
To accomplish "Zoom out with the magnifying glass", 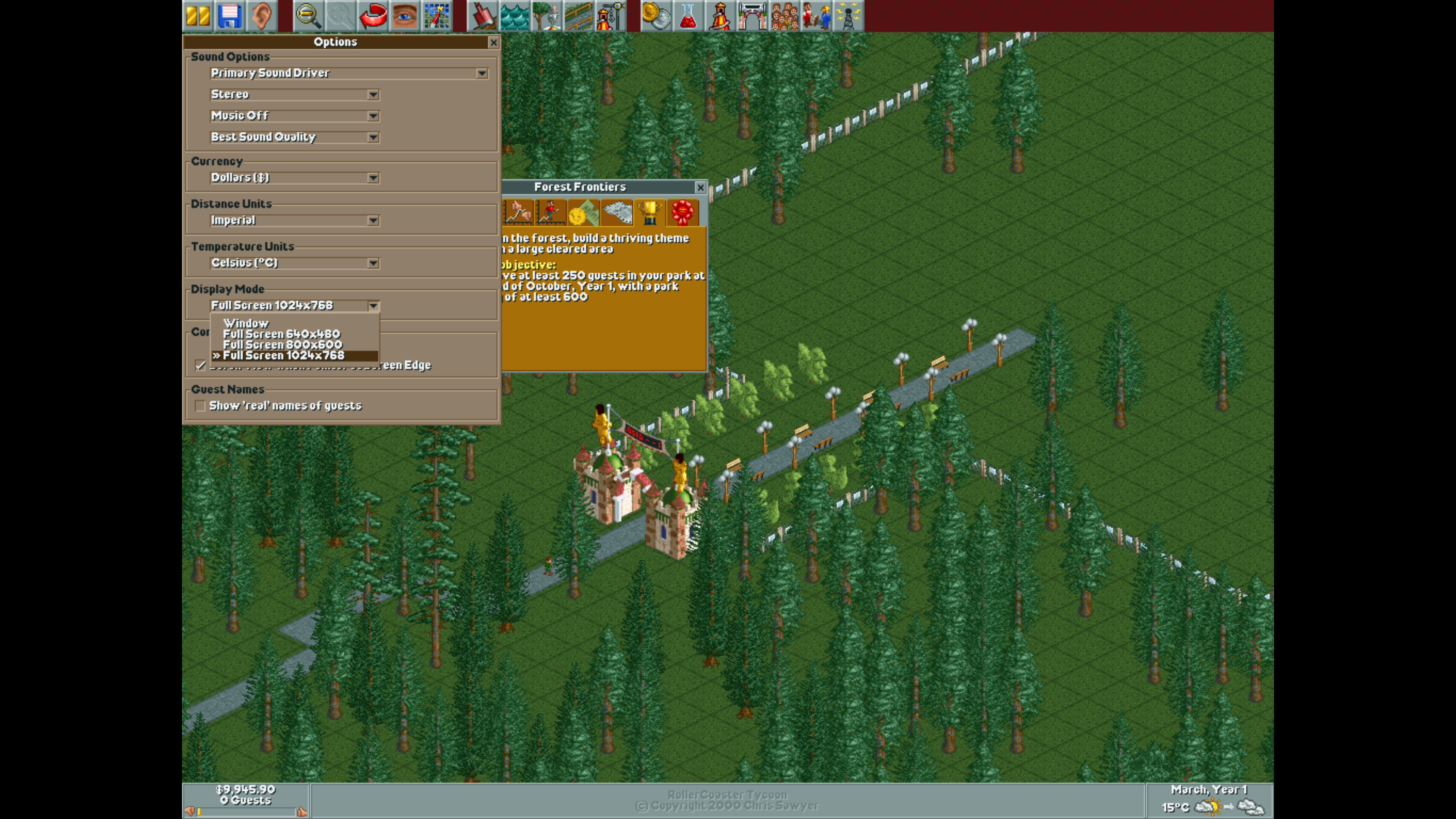I will point(309,16).
